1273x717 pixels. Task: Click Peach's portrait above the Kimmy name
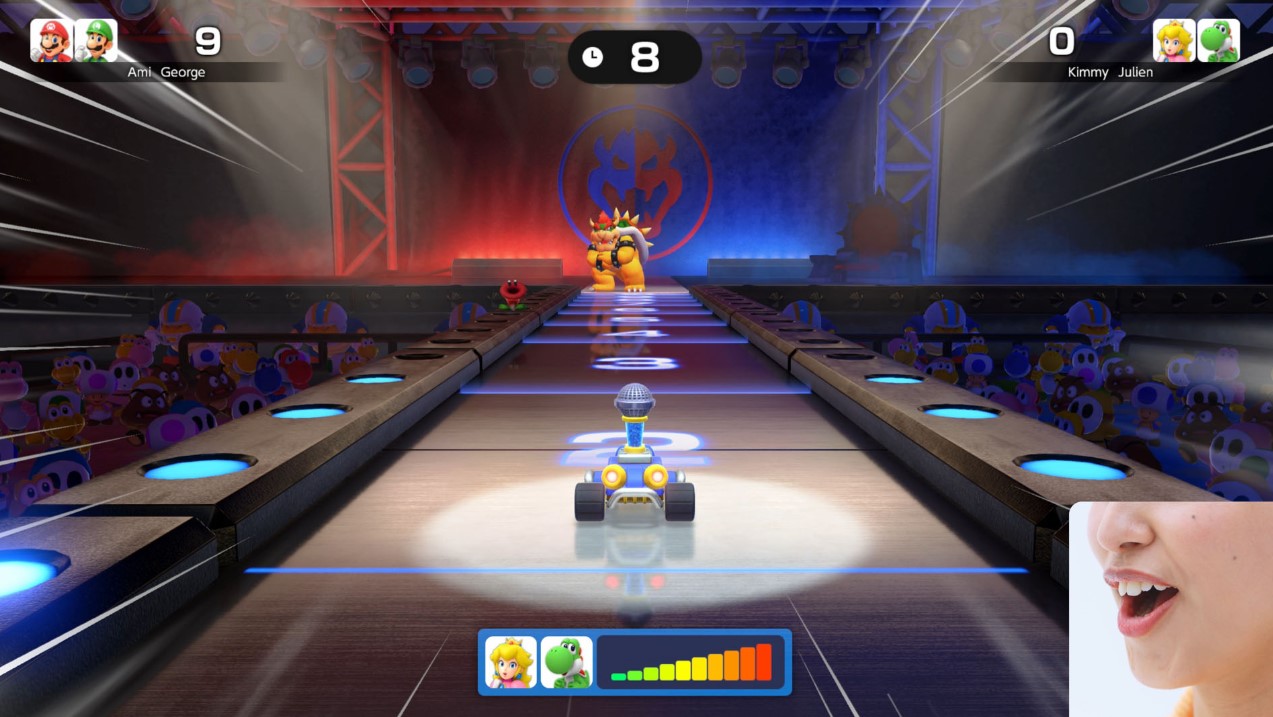(1174, 41)
